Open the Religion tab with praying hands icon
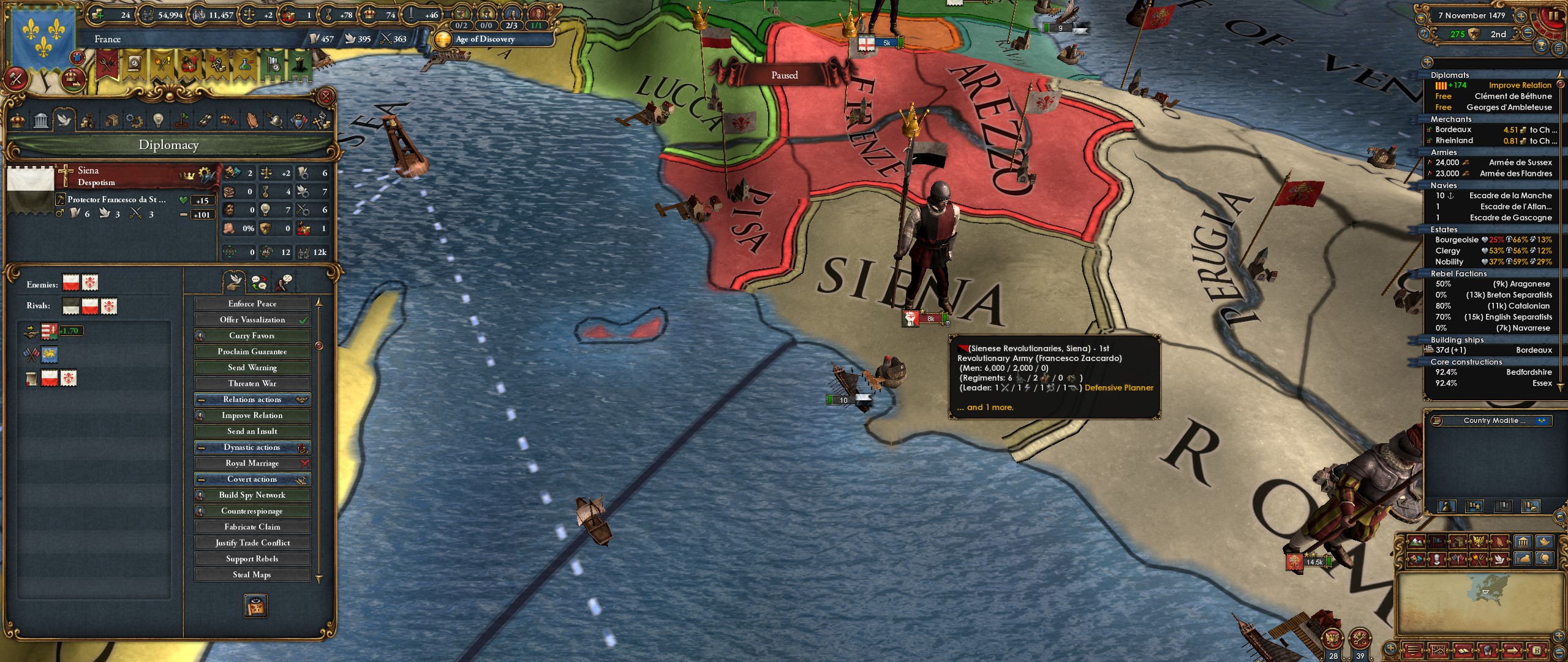The height and width of the screenshot is (662, 1568). click(252, 120)
